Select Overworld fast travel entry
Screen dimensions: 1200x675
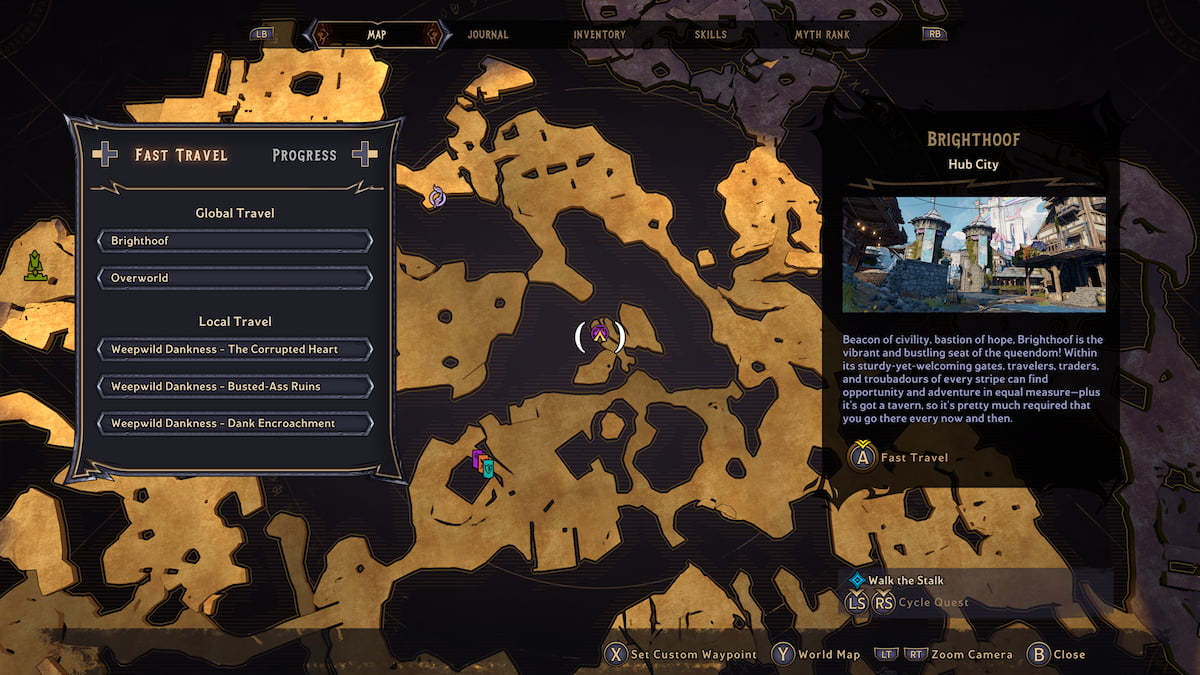(235, 278)
